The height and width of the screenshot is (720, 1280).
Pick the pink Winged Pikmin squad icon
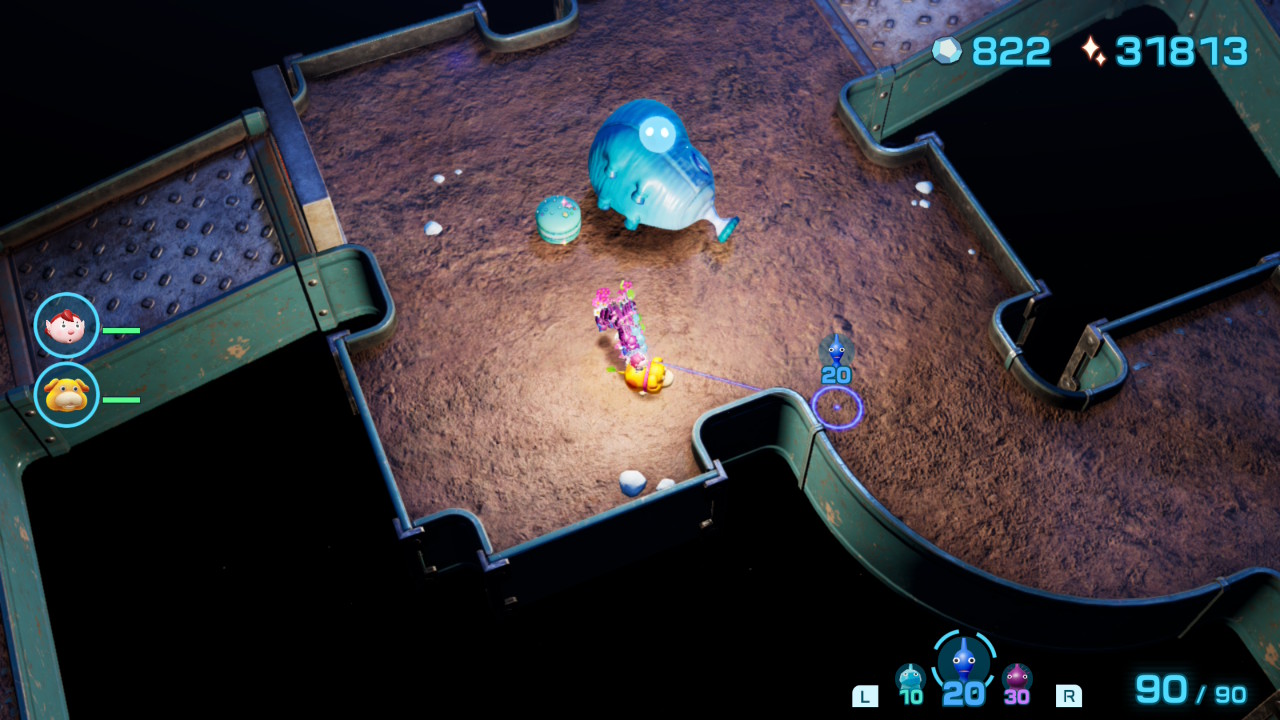click(1017, 679)
